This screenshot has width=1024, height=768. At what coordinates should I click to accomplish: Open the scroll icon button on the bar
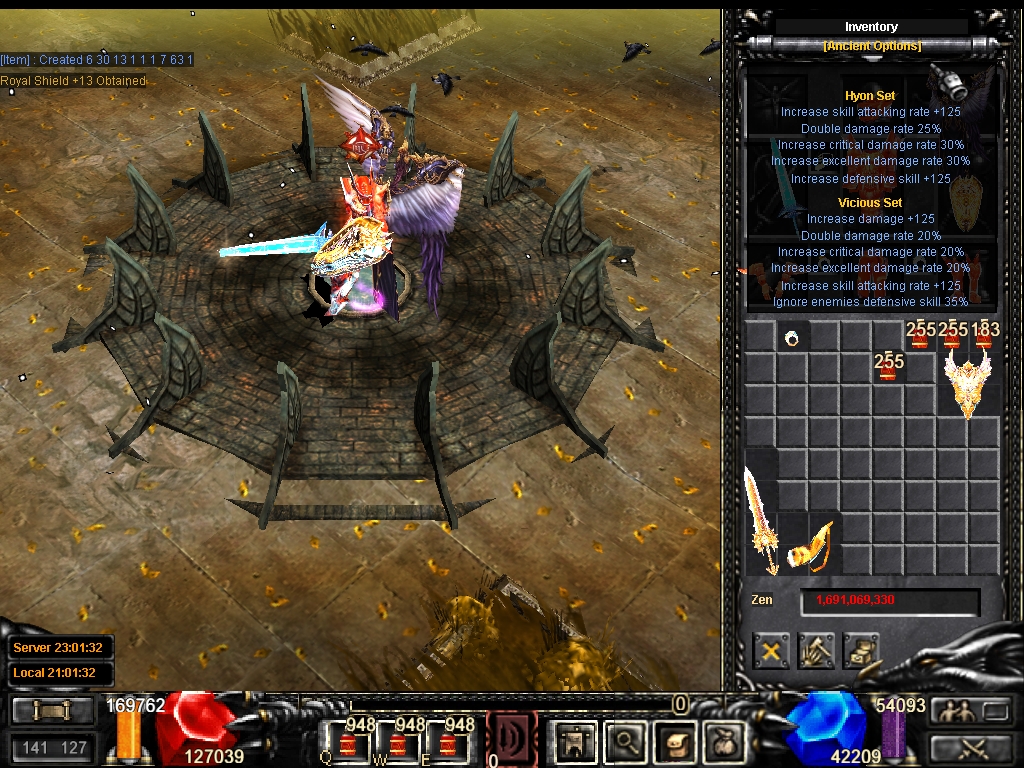[x=675, y=741]
